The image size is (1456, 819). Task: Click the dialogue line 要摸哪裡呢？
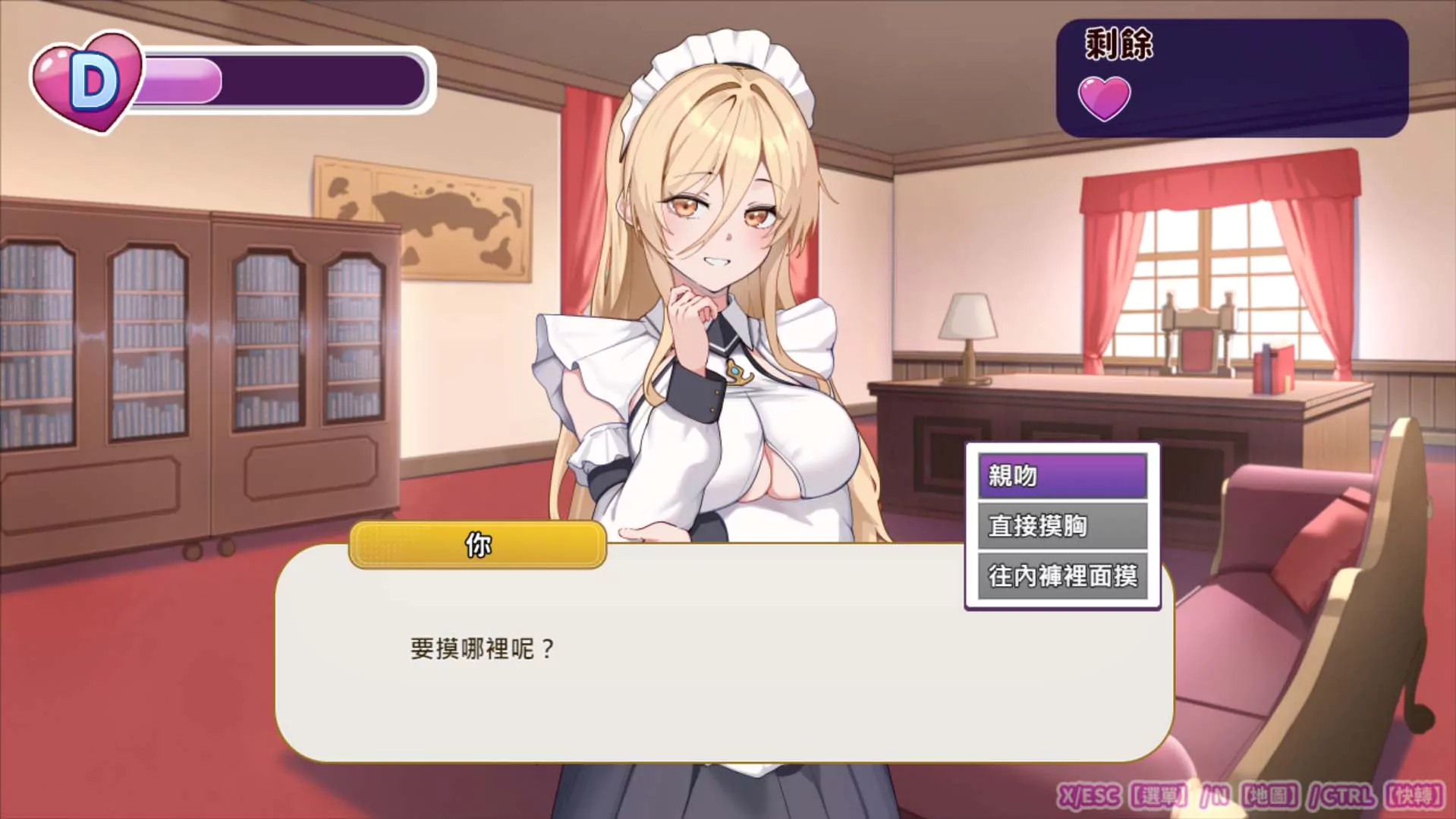pos(480,647)
